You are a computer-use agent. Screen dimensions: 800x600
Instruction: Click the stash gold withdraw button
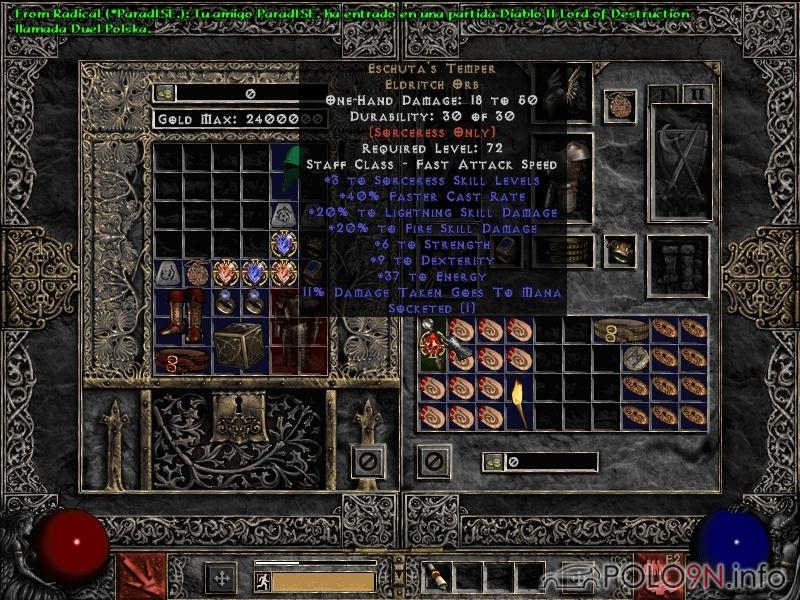pyautogui.click(x=165, y=93)
